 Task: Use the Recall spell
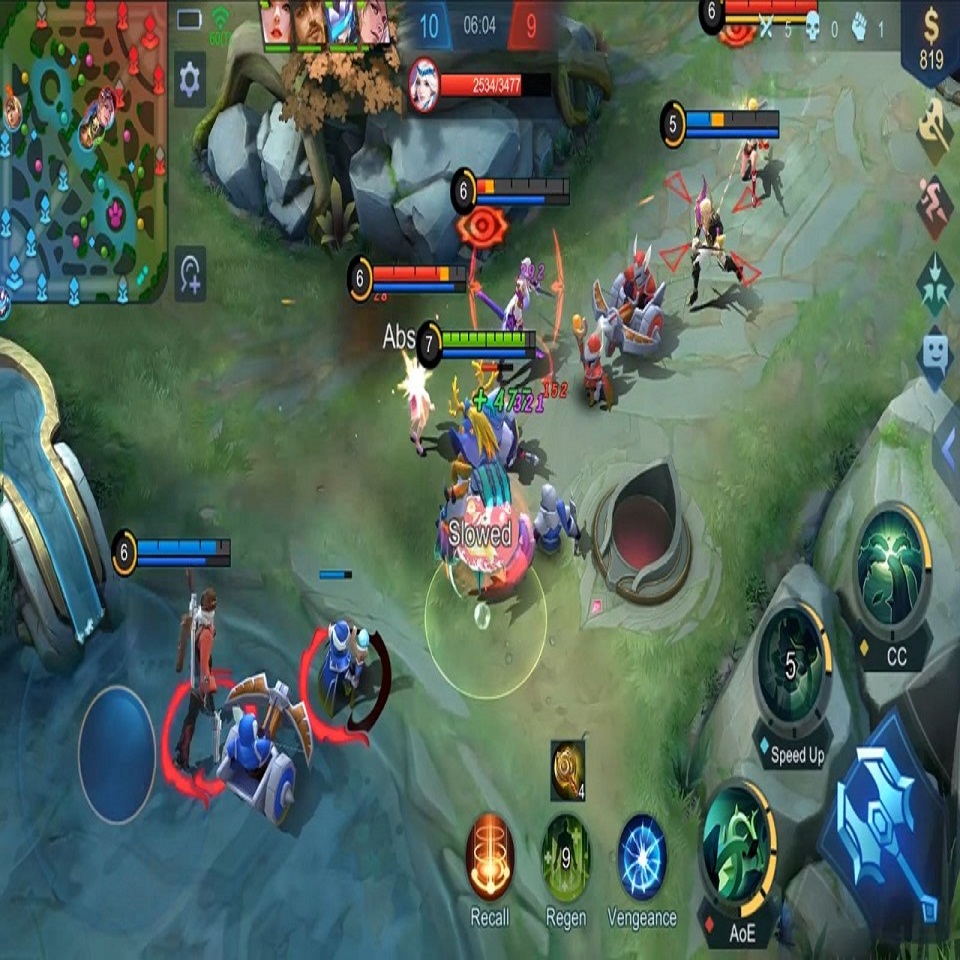pyautogui.click(x=490, y=856)
